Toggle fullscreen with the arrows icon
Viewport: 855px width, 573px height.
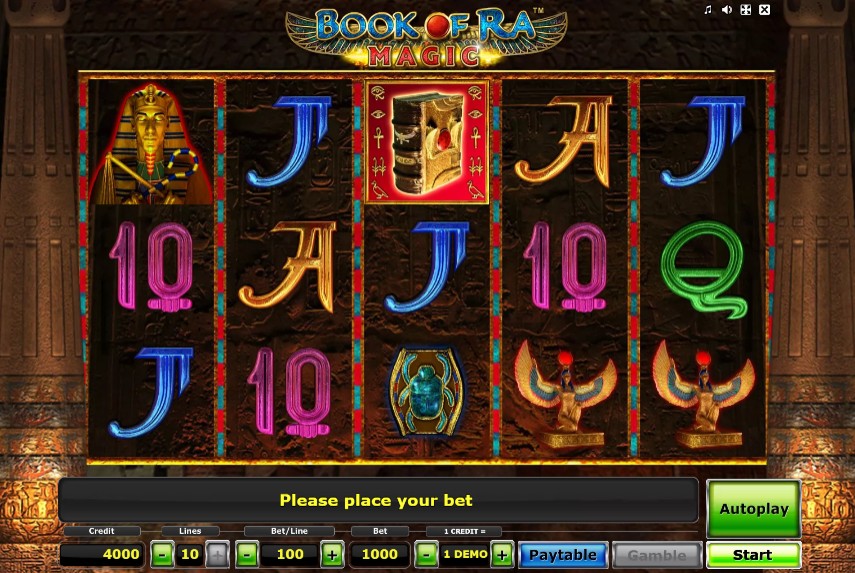point(745,10)
